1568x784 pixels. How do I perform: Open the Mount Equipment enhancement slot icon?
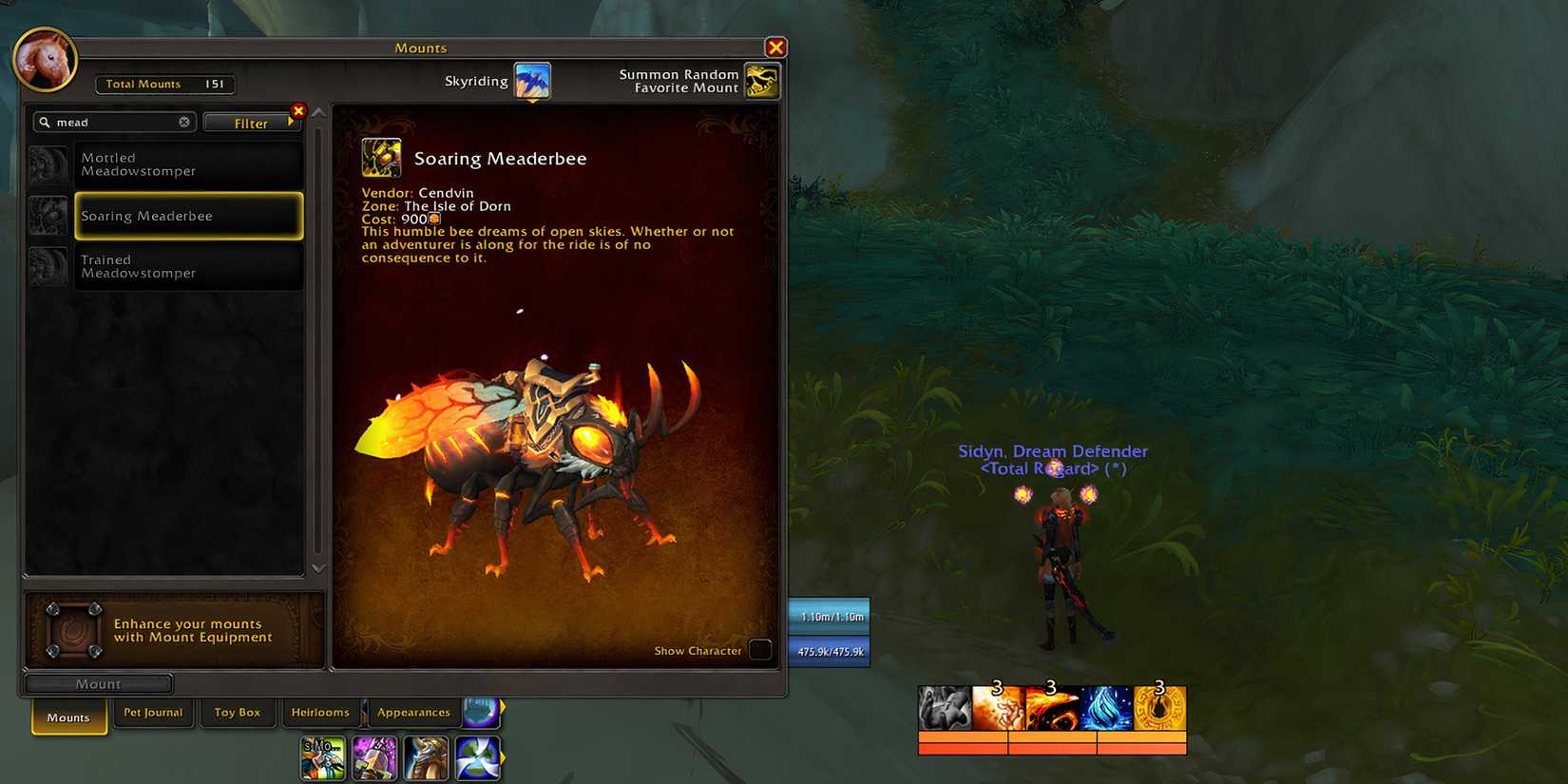74,629
